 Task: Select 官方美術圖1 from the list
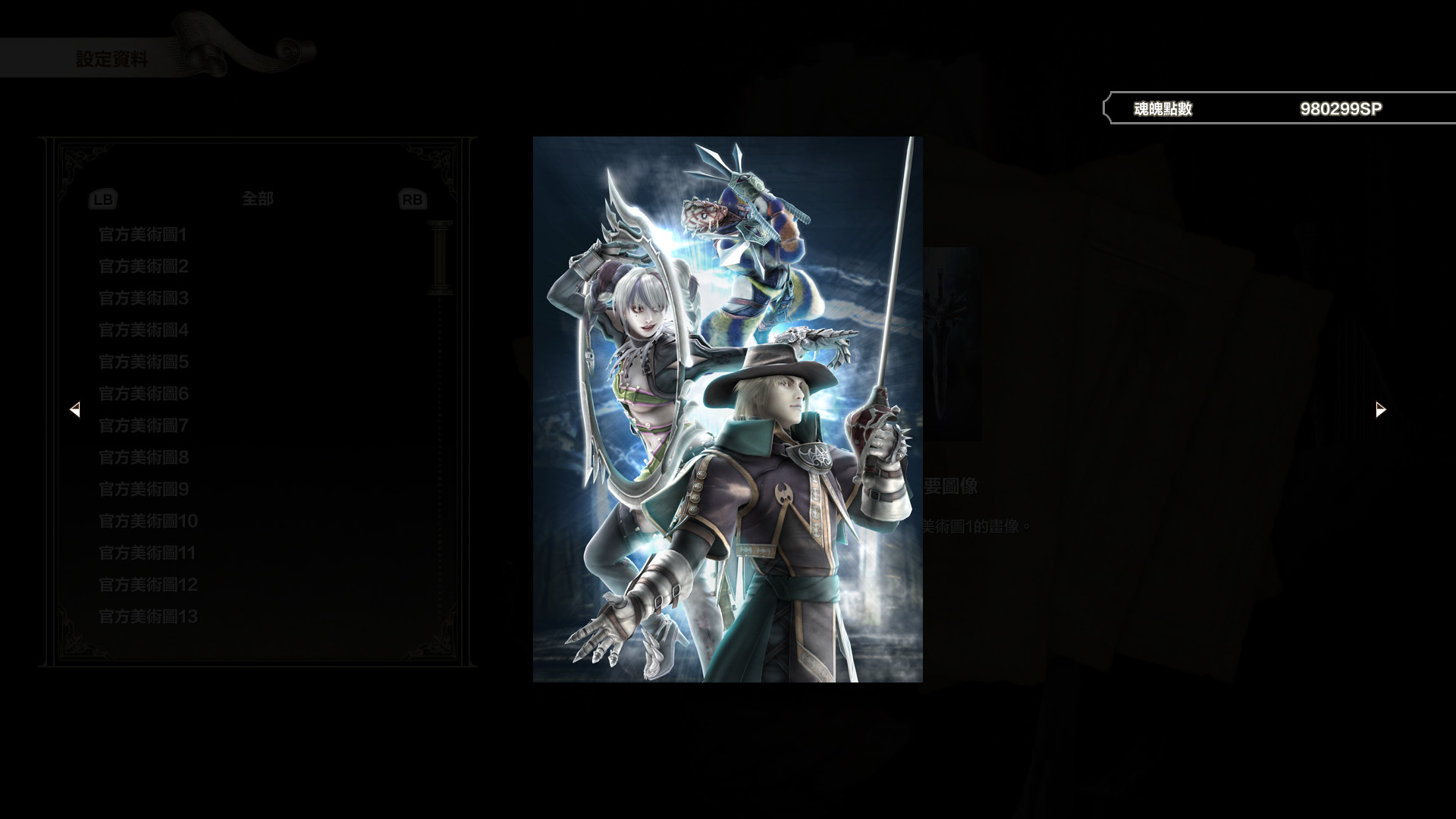click(143, 235)
